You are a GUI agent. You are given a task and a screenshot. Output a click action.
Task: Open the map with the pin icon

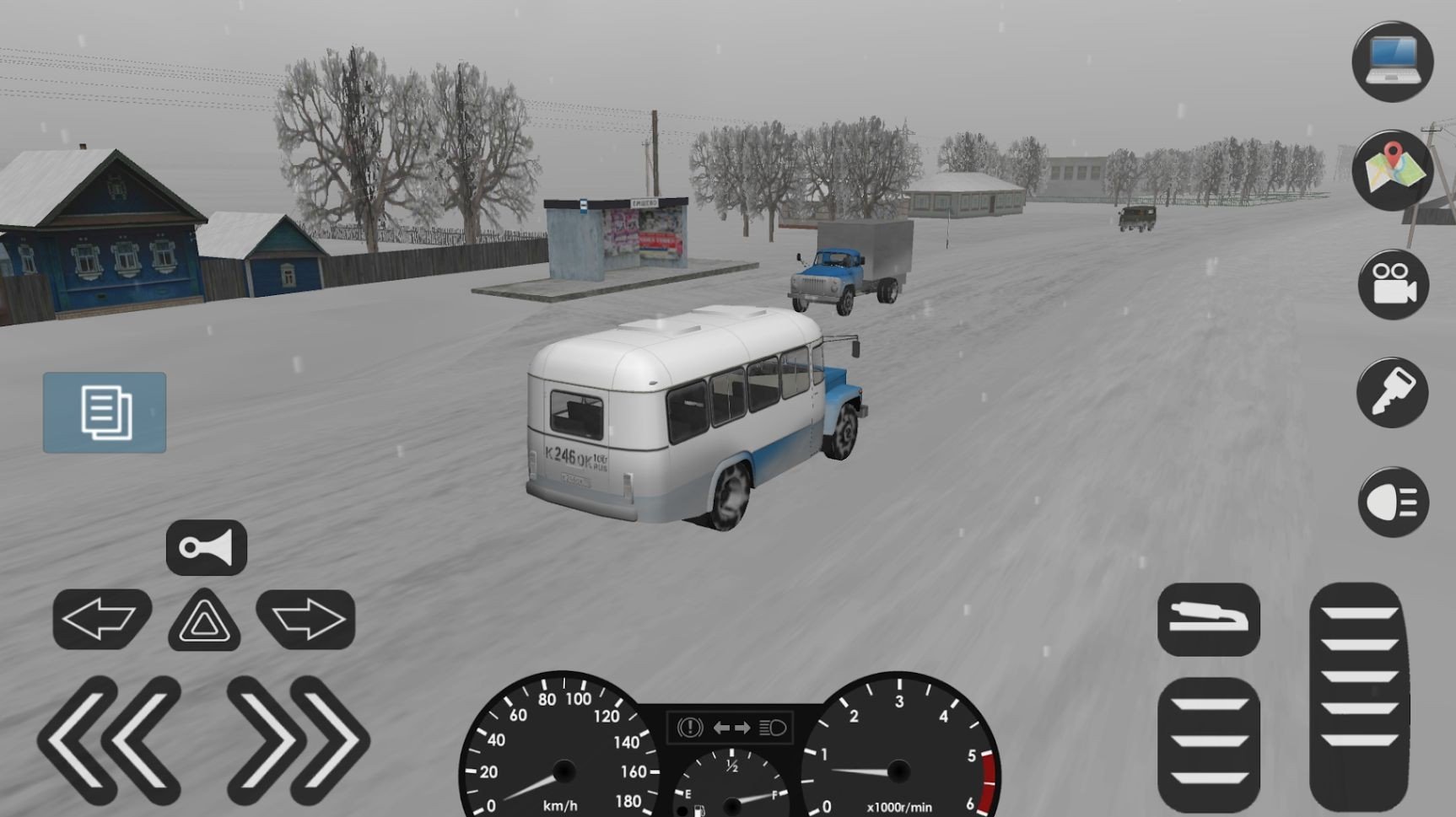point(1392,170)
